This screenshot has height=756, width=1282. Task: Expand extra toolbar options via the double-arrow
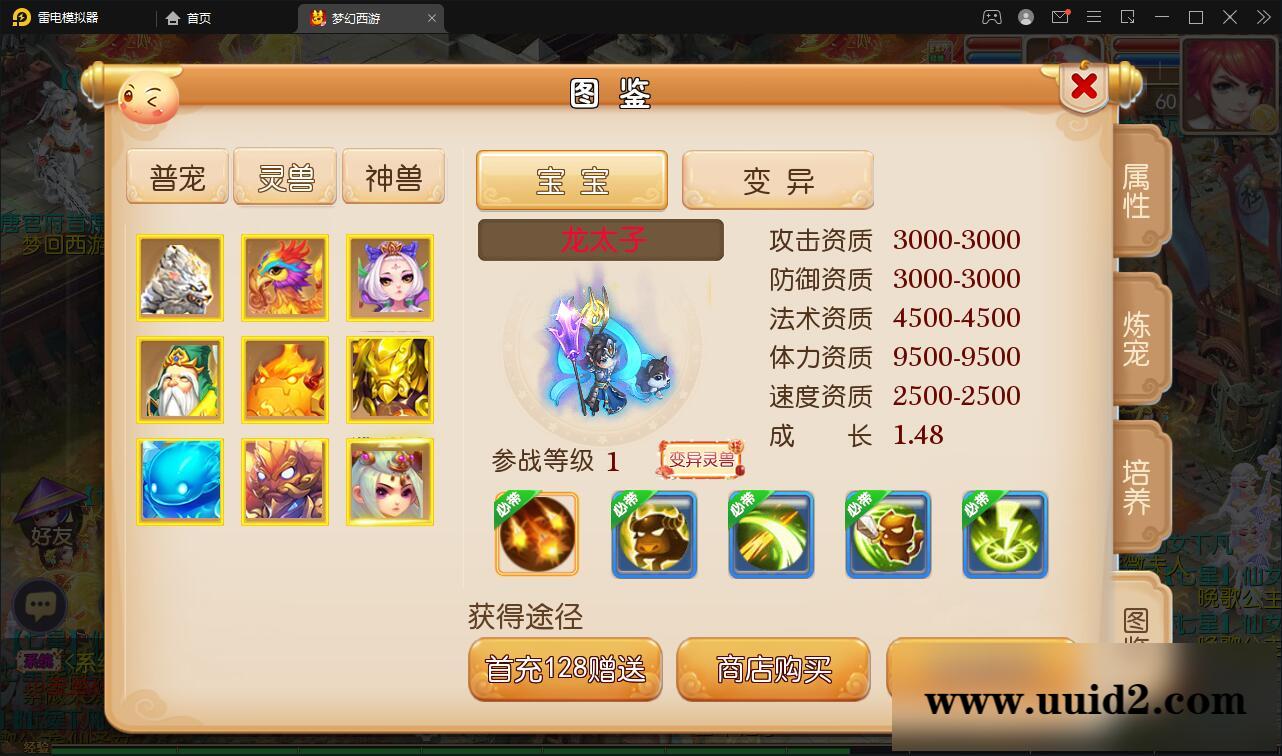click(1262, 17)
